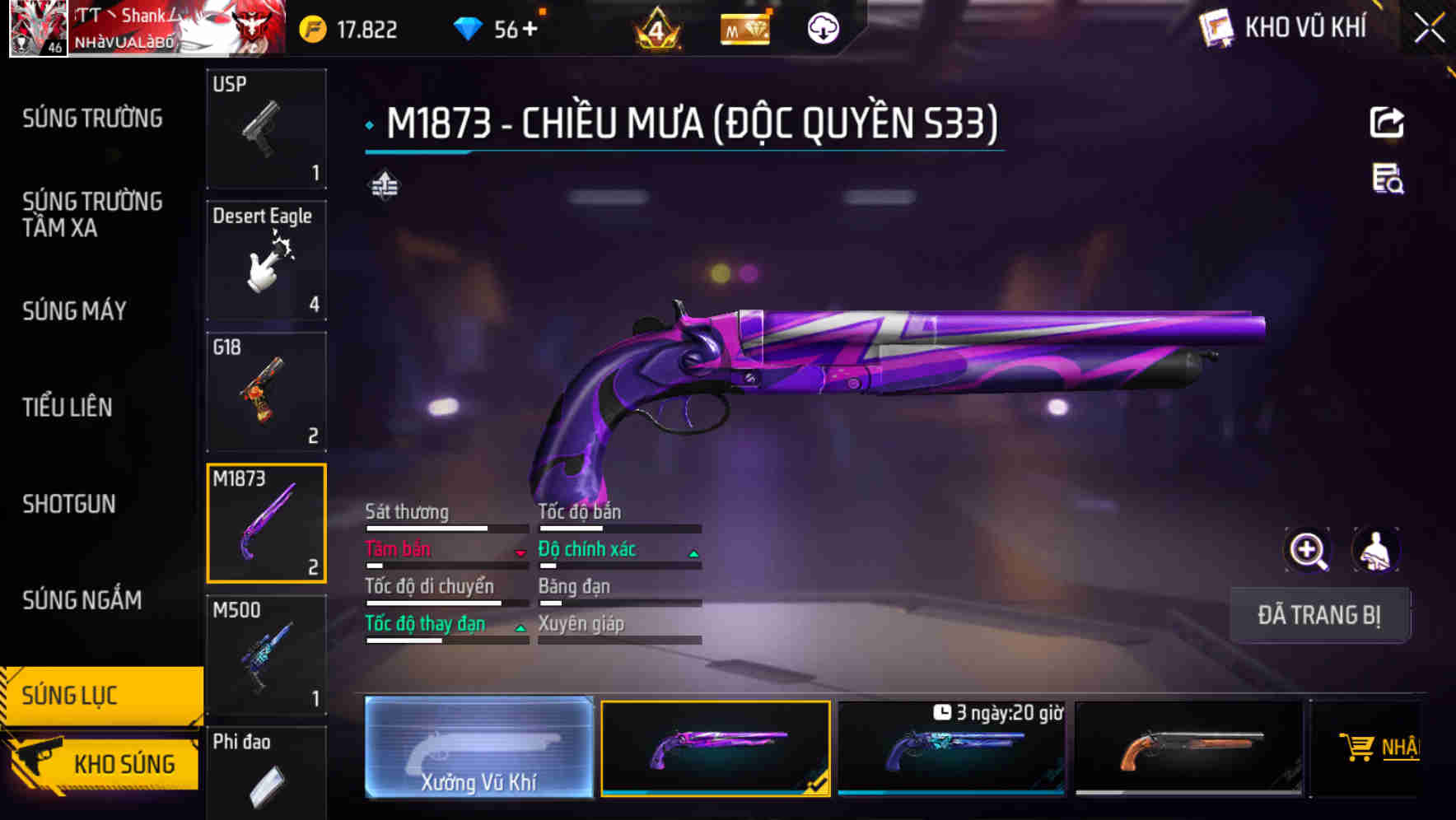Select the checked purple skin variant thumbnail
1456x820 pixels.
point(716,748)
